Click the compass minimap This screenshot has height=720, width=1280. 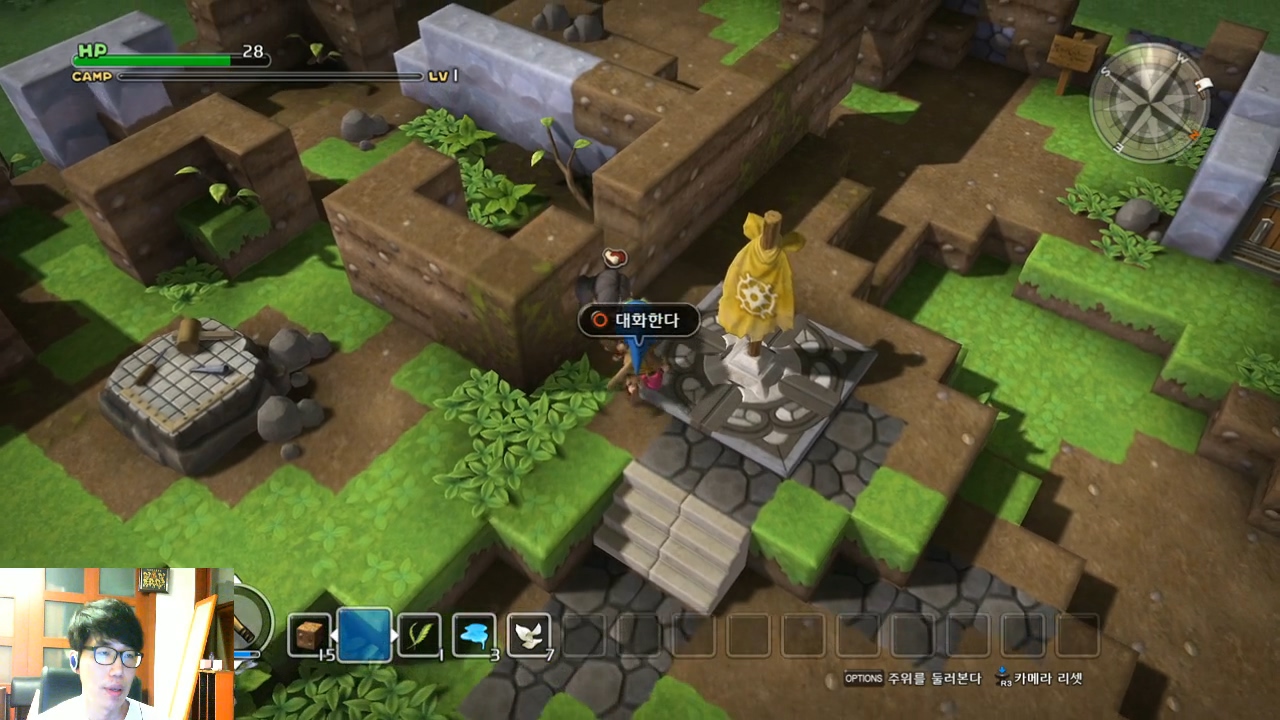pos(1150,103)
